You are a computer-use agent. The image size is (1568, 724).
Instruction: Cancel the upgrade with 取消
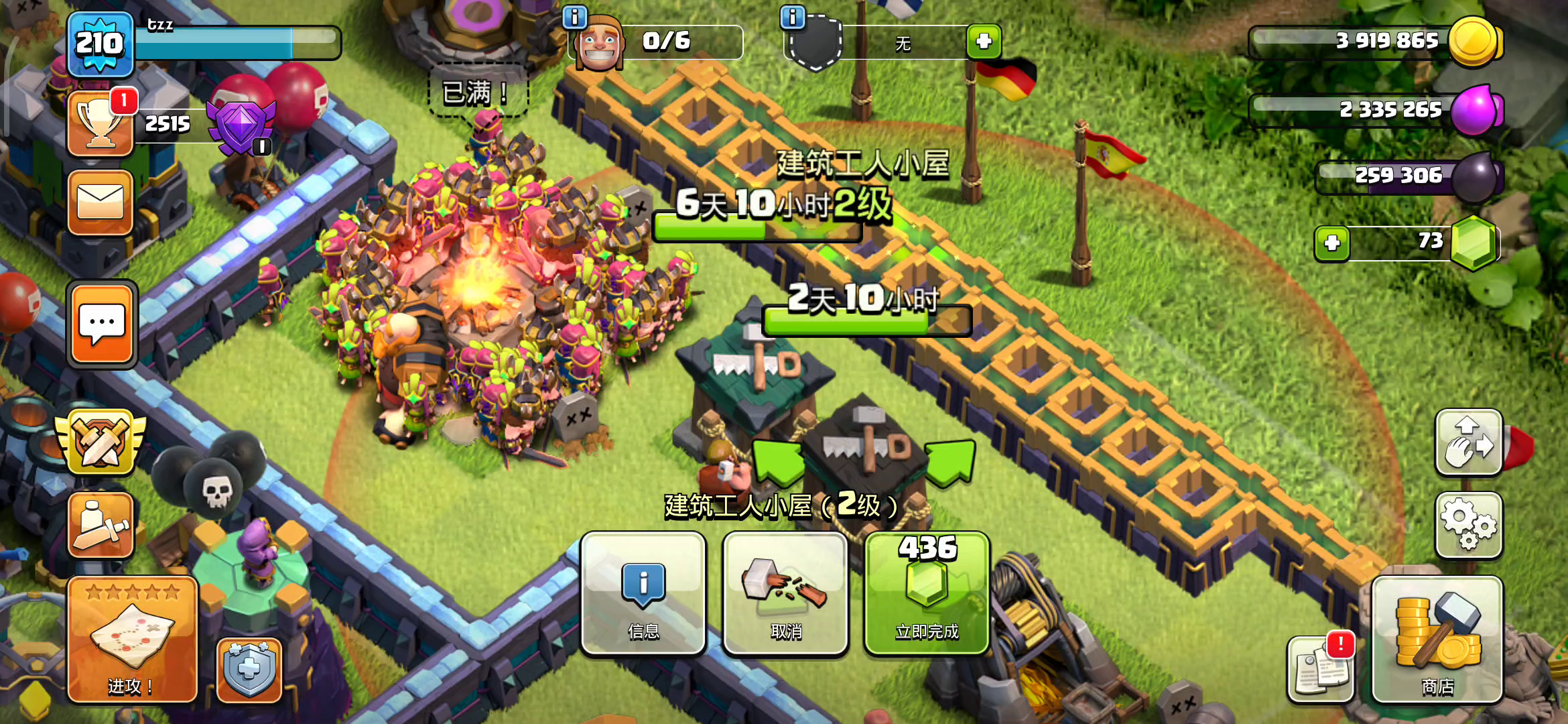click(785, 594)
